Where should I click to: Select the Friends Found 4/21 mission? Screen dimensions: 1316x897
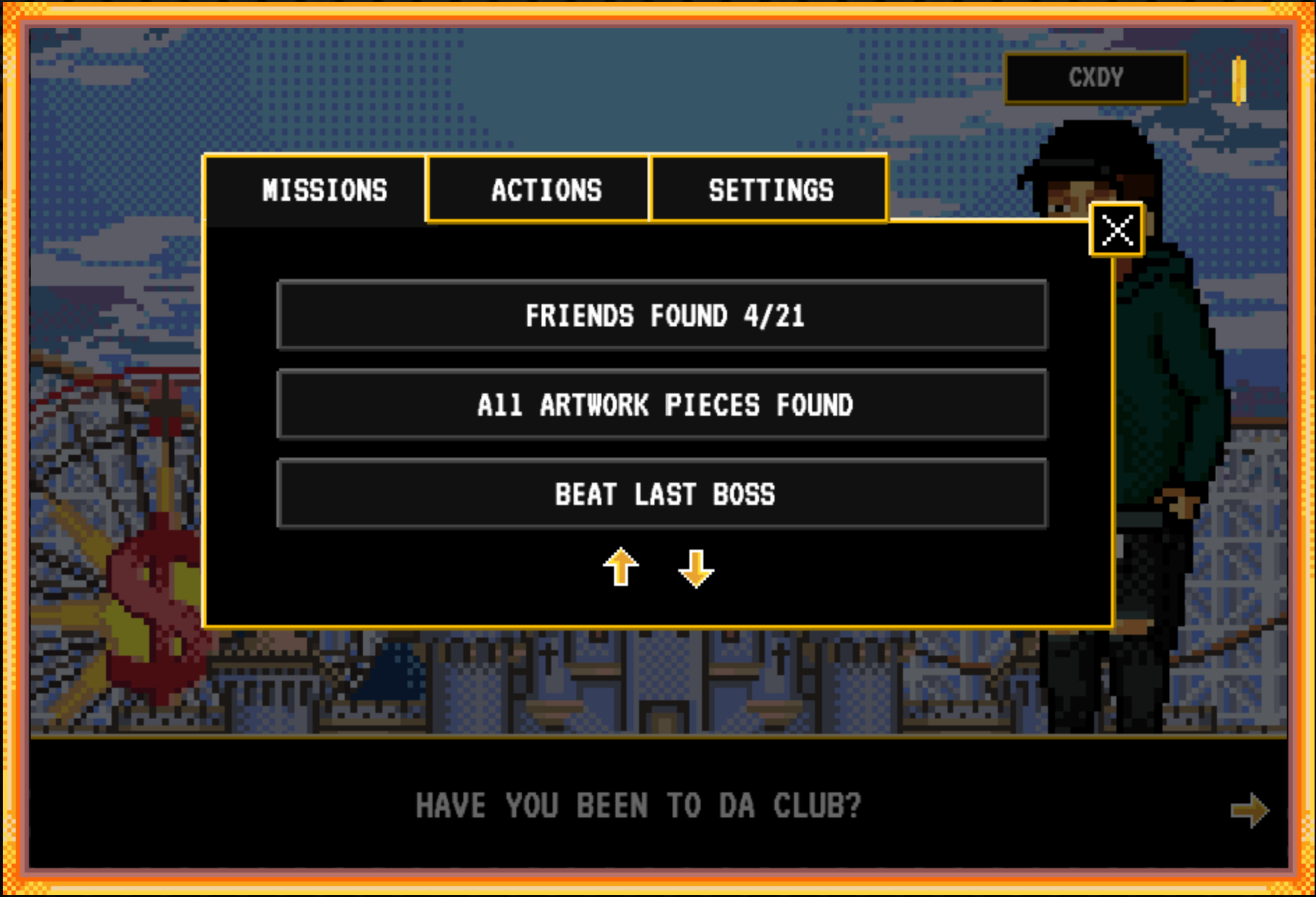(662, 316)
